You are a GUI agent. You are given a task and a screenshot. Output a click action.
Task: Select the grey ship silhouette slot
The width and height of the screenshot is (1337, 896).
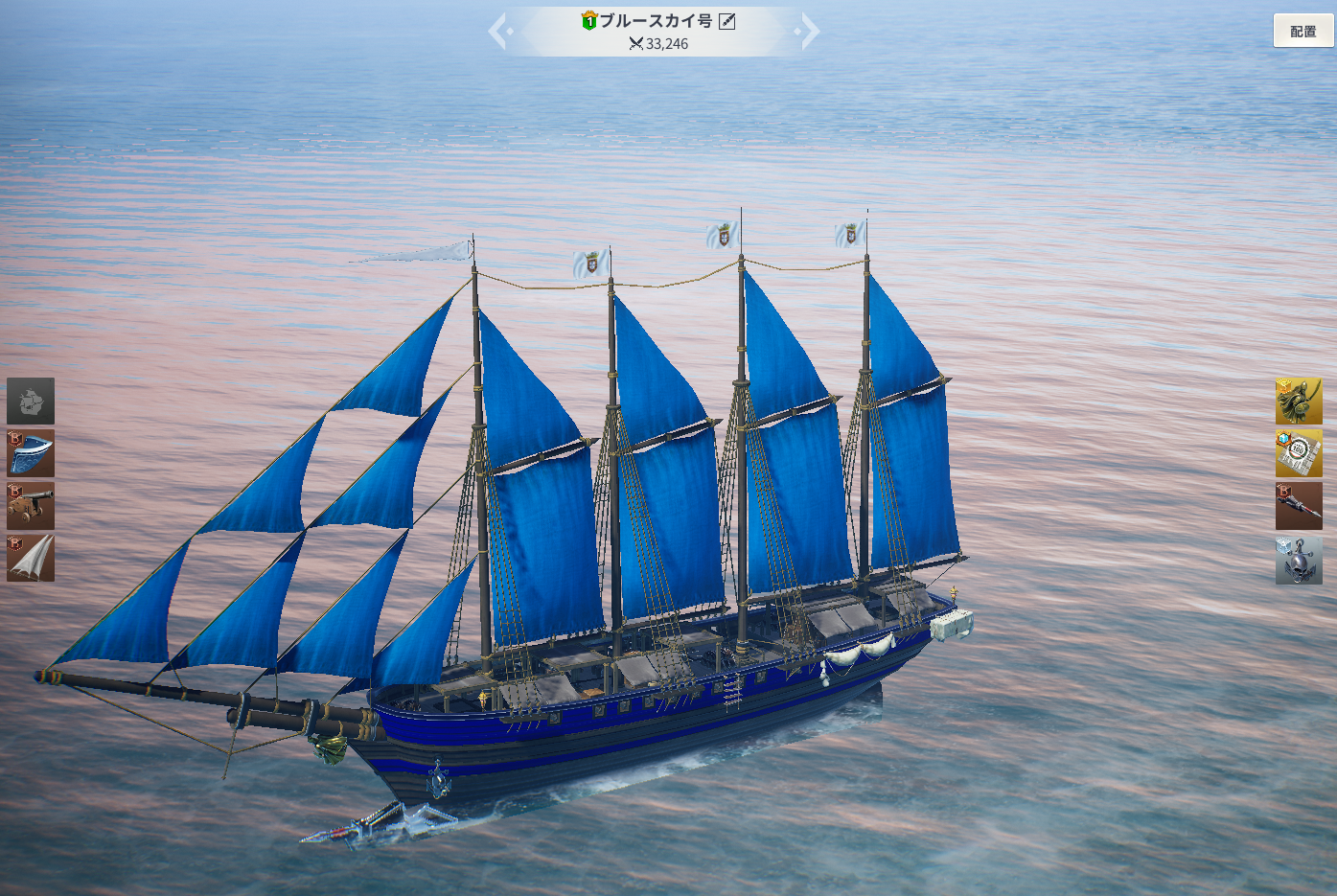[x=31, y=402]
